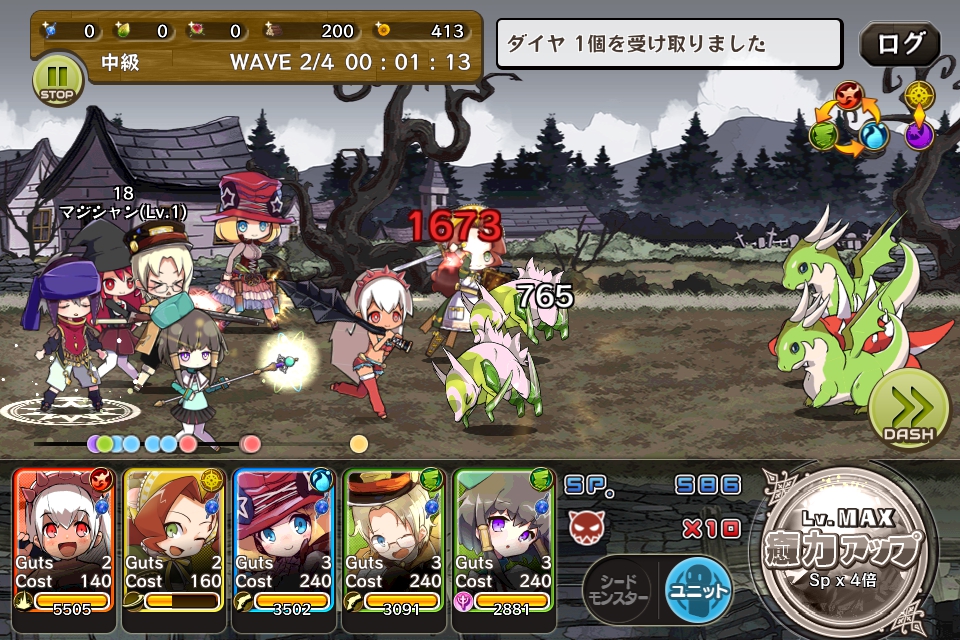The height and width of the screenshot is (640, 960).
Task: Switch to the シードモンスター tab
Action: click(x=618, y=590)
